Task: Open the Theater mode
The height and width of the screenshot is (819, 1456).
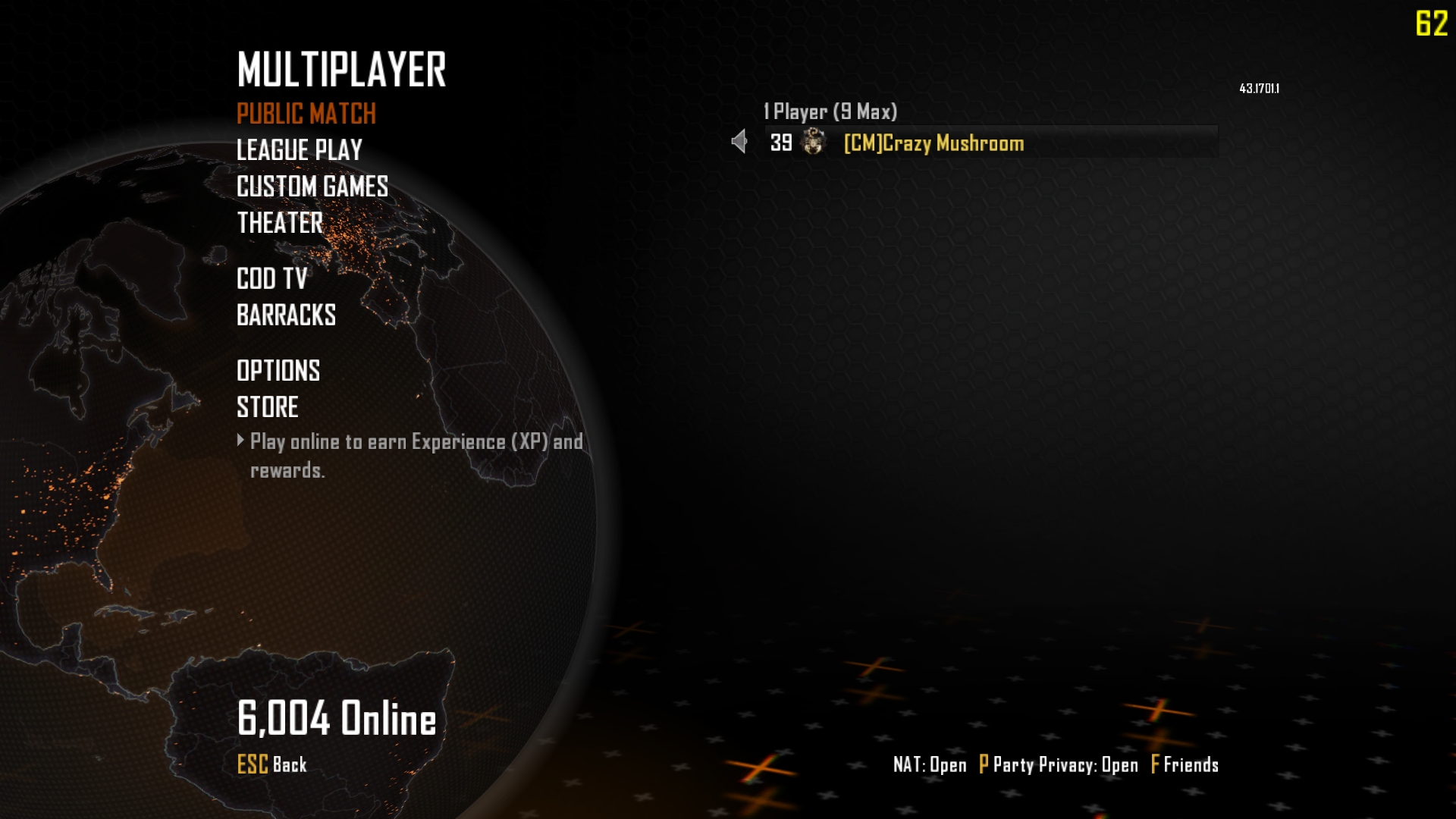Action: 280,223
